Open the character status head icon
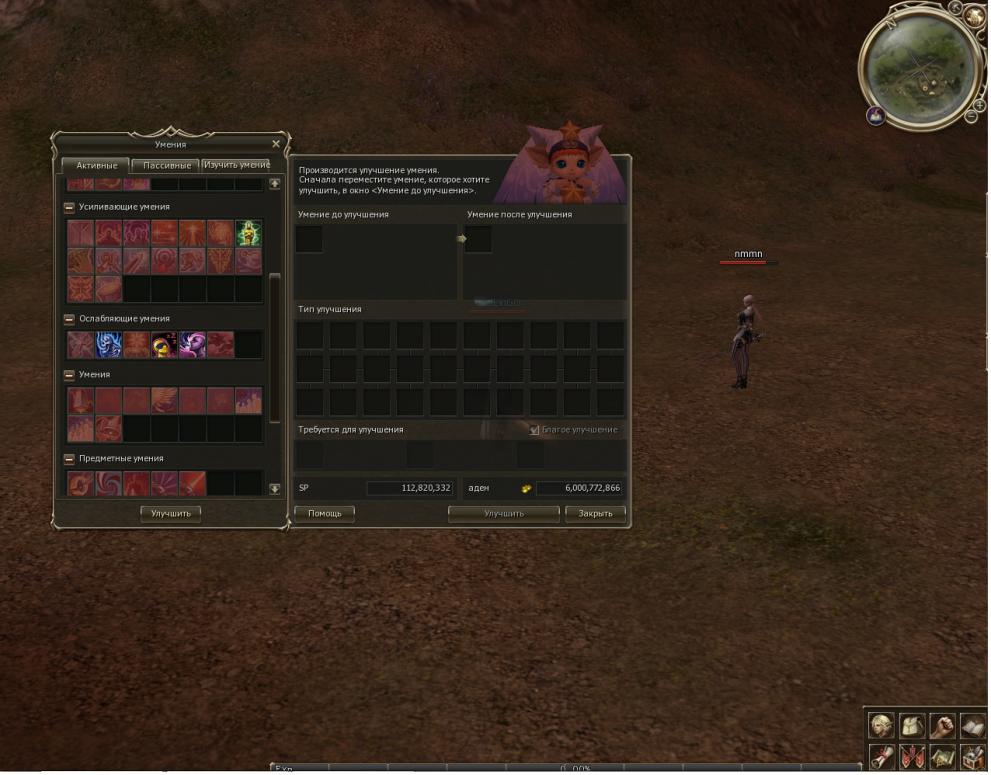Viewport: 991px width, 775px height. [x=881, y=725]
